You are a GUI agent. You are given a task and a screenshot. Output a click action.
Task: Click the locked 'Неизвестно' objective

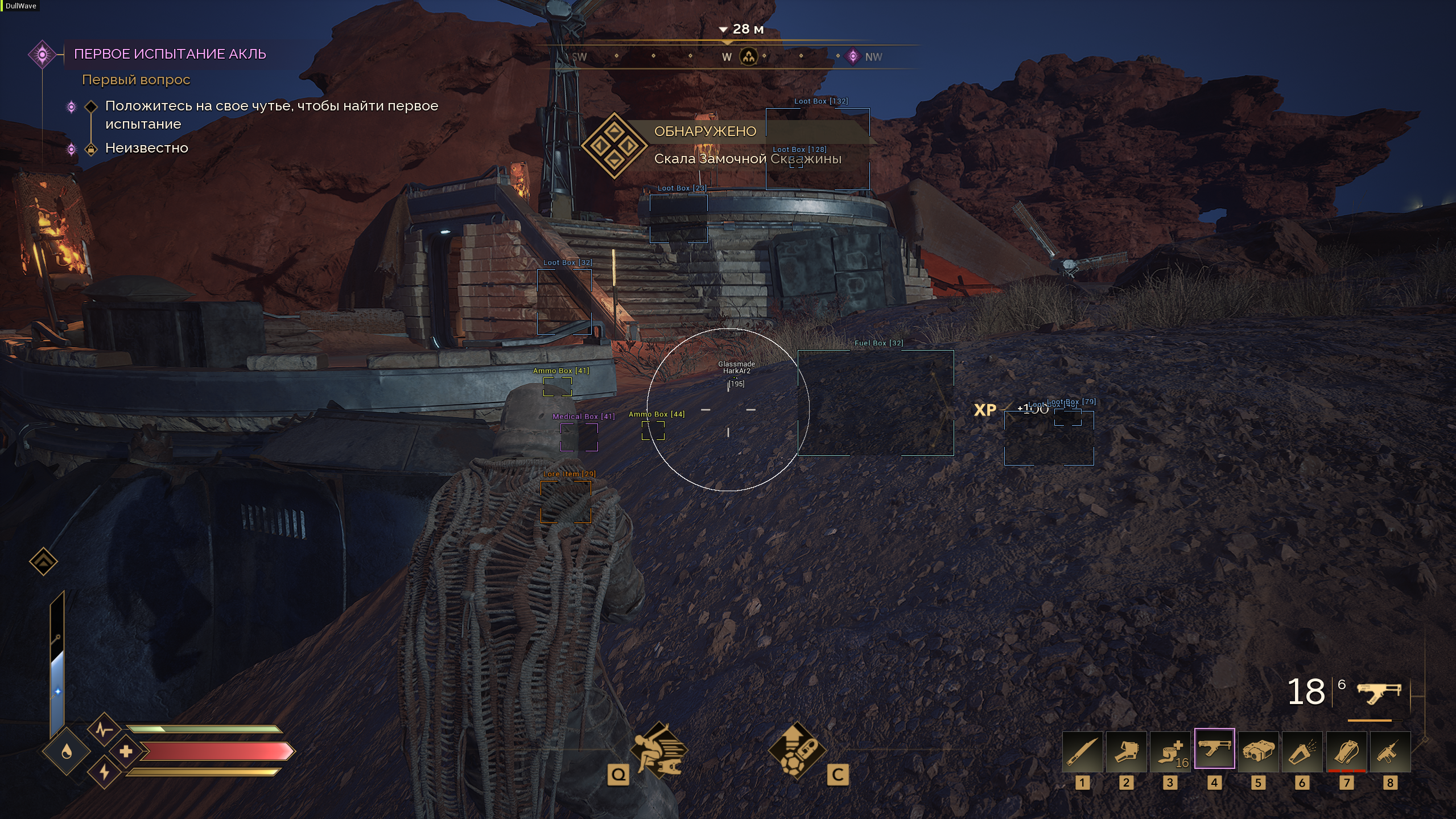(x=146, y=148)
